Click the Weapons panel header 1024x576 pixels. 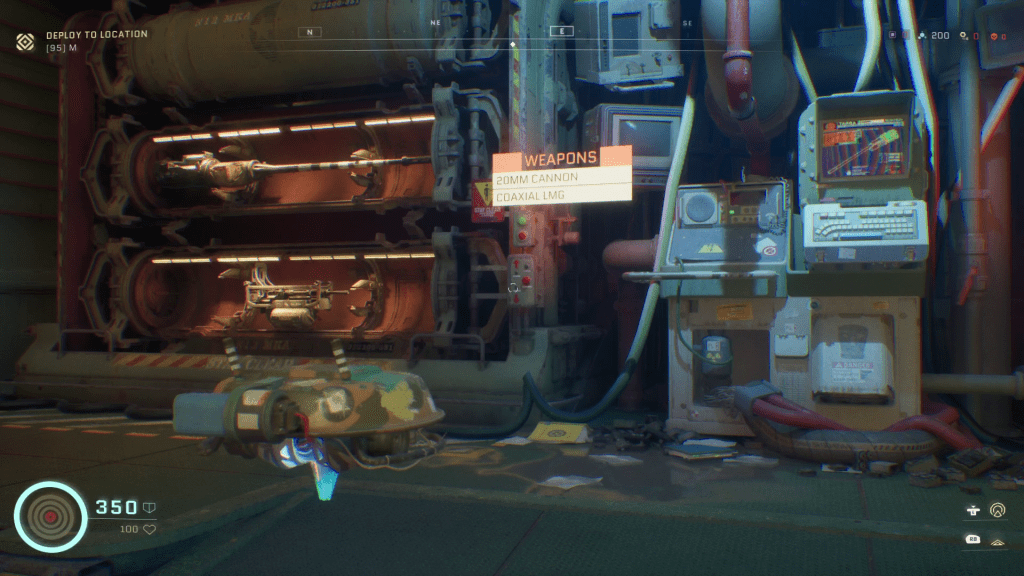pos(562,157)
